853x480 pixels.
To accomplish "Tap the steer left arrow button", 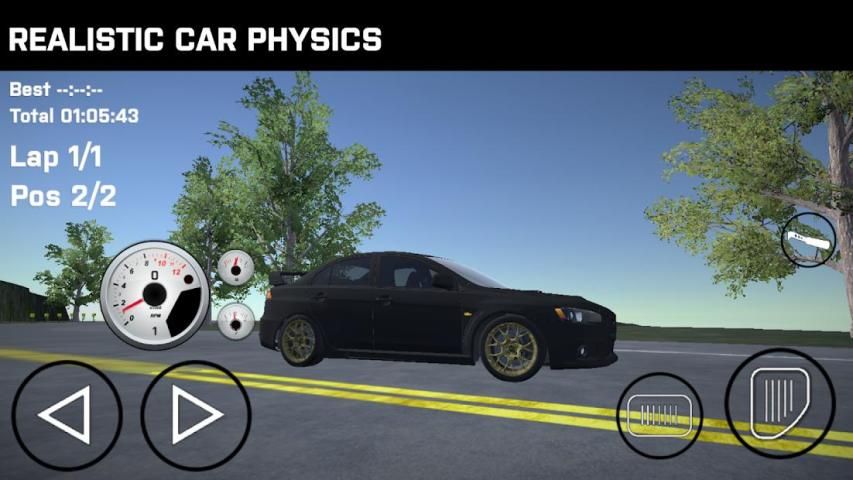I will pos(66,415).
